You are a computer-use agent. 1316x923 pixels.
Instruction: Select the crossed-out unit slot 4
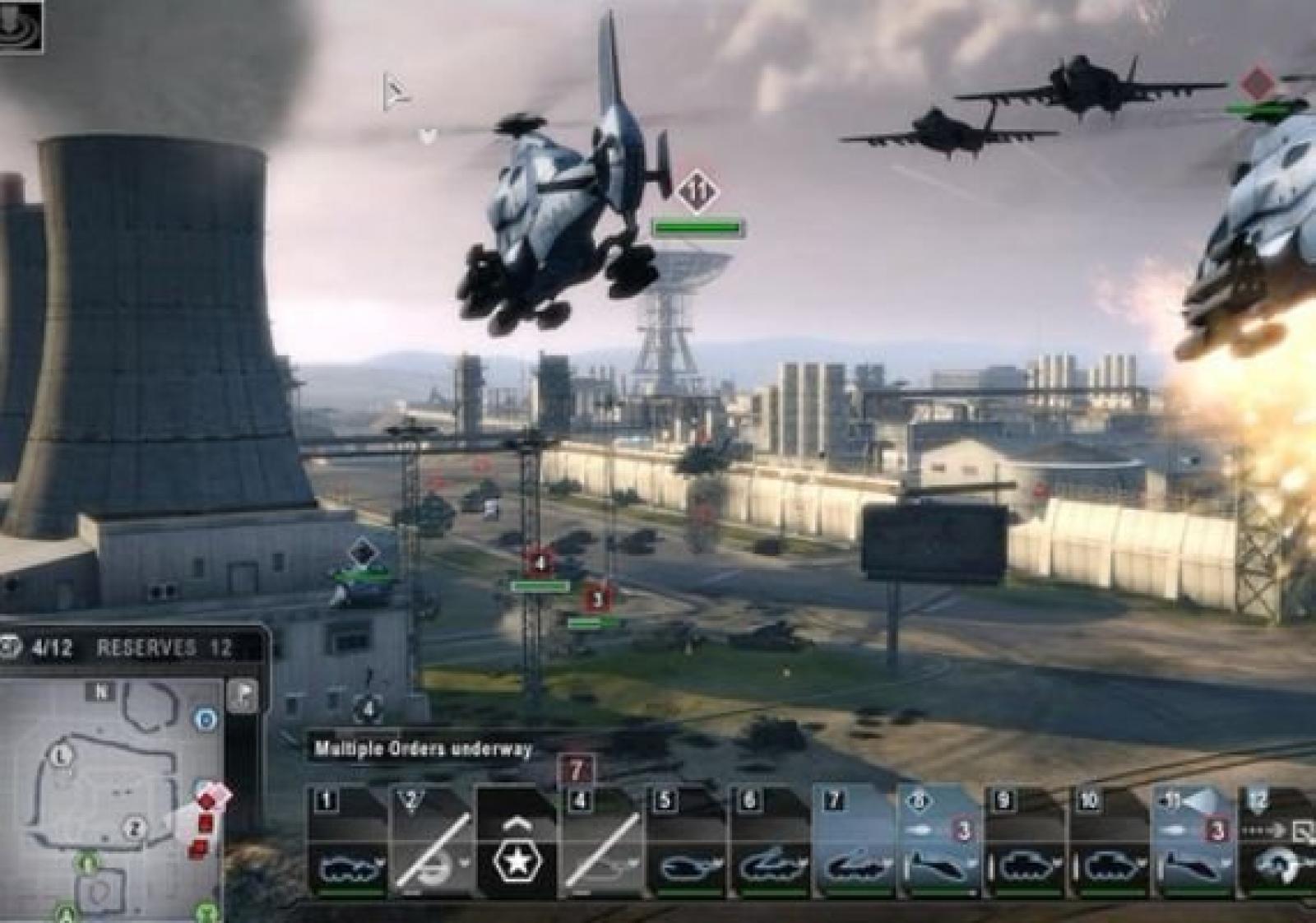click(602, 839)
